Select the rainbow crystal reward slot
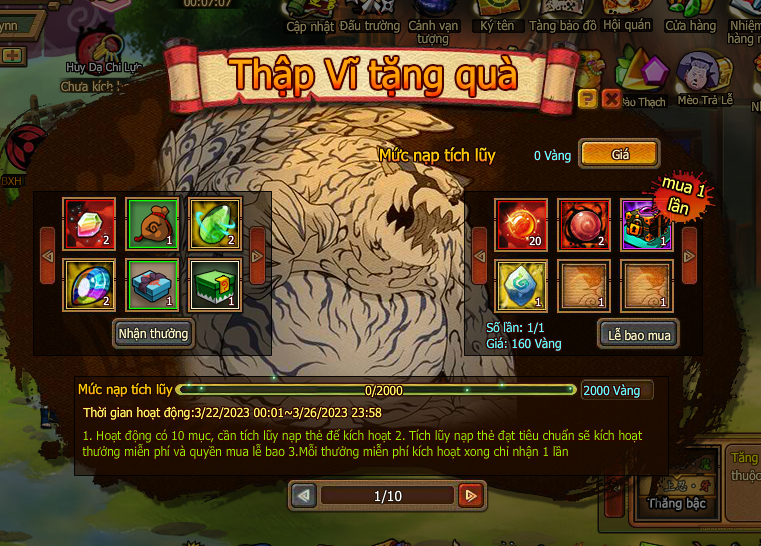The image size is (761, 546). click(89, 223)
